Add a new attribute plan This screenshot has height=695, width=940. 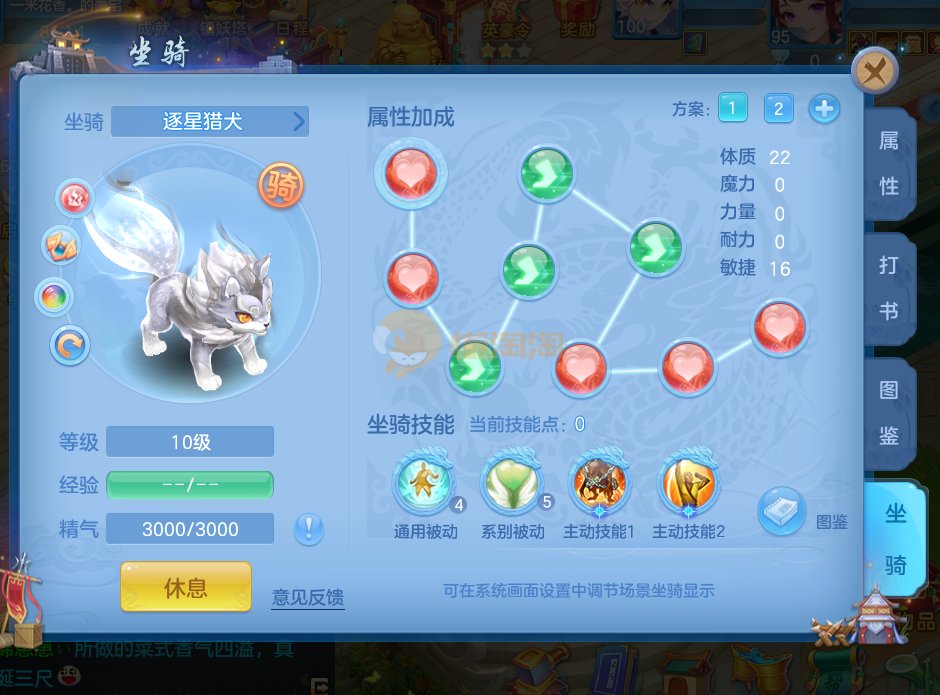click(824, 108)
